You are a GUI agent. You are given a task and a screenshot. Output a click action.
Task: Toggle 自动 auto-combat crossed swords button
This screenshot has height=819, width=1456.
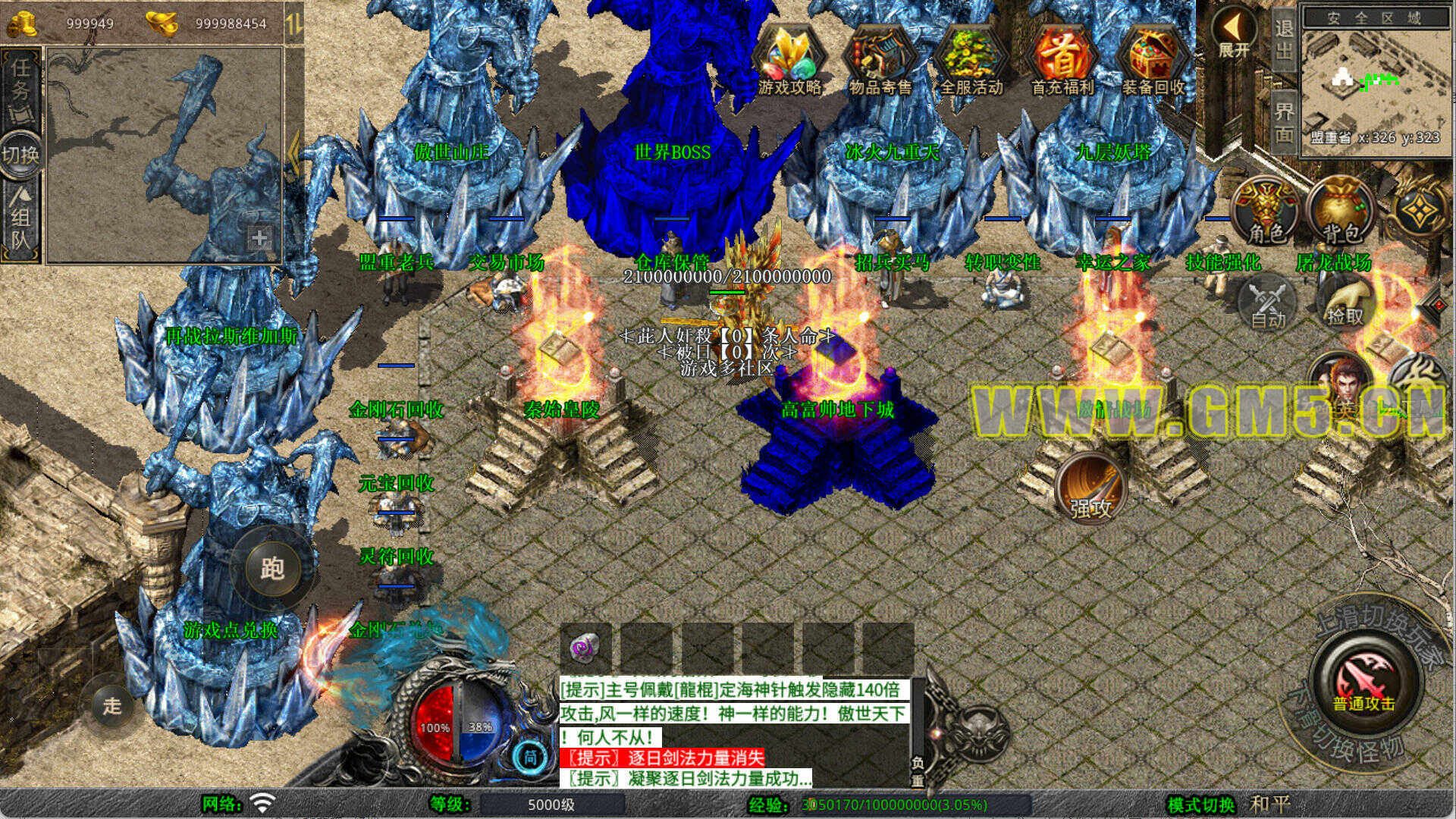[x=1267, y=303]
